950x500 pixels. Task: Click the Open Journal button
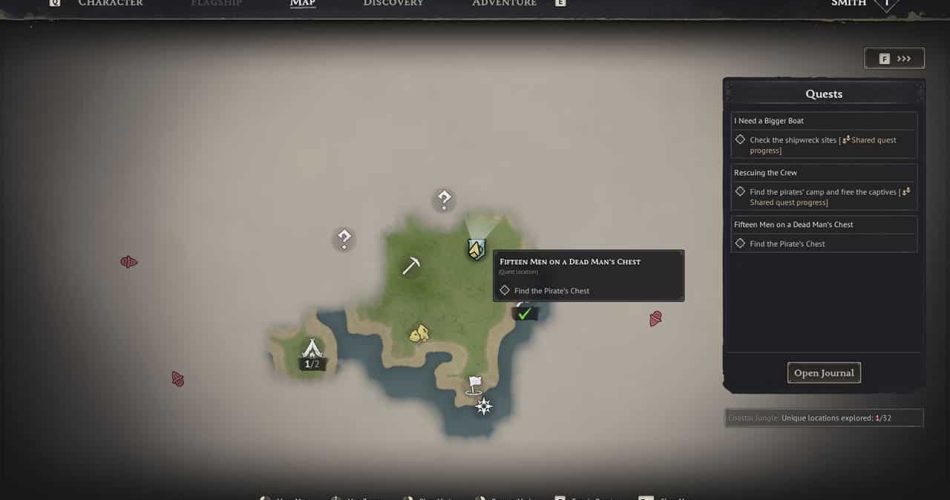click(x=824, y=373)
